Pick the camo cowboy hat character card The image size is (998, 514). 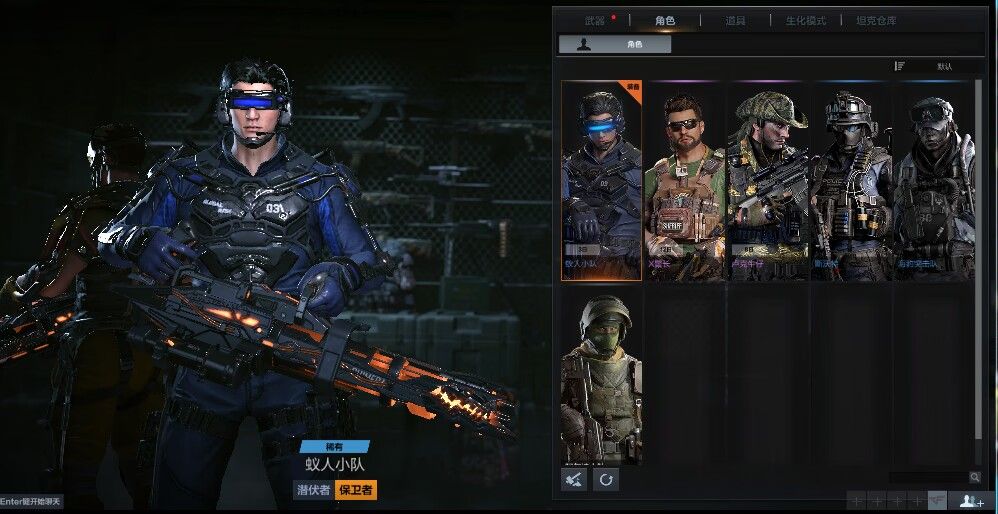[767, 181]
